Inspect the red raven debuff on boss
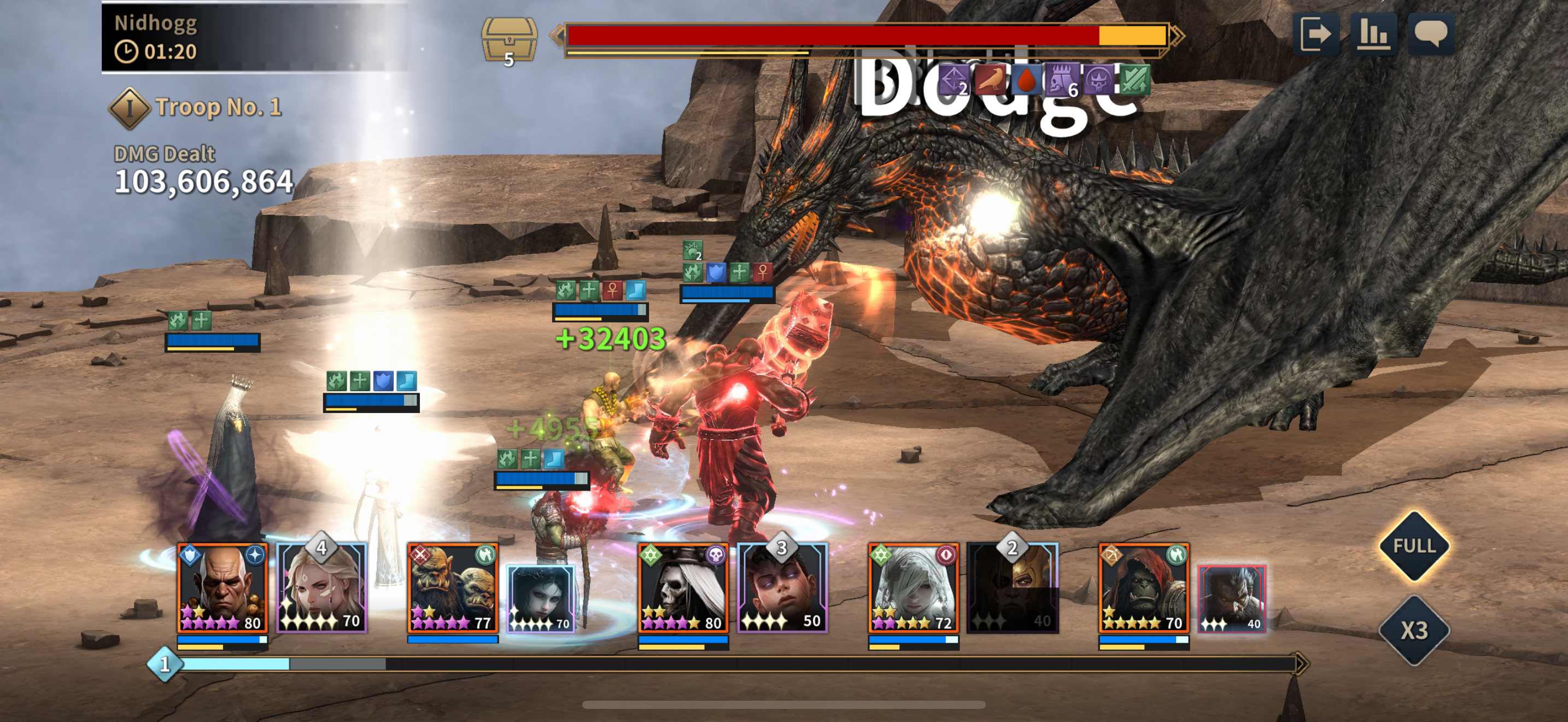The image size is (1568, 722). pos(990,80)
